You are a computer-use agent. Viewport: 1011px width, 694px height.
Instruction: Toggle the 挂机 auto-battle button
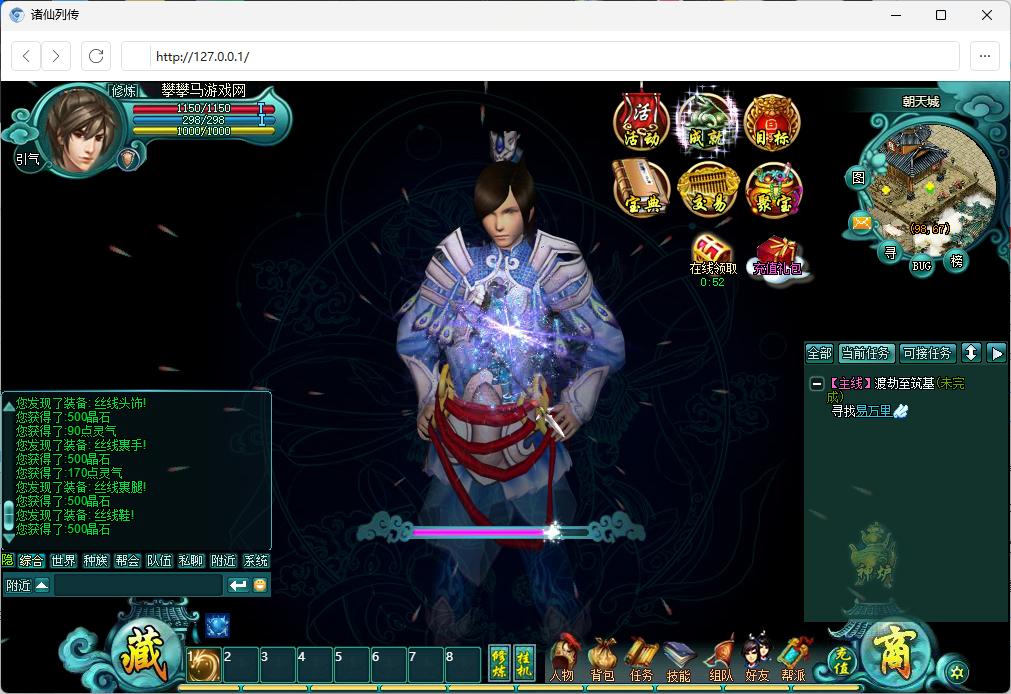(x=524, y=663)
